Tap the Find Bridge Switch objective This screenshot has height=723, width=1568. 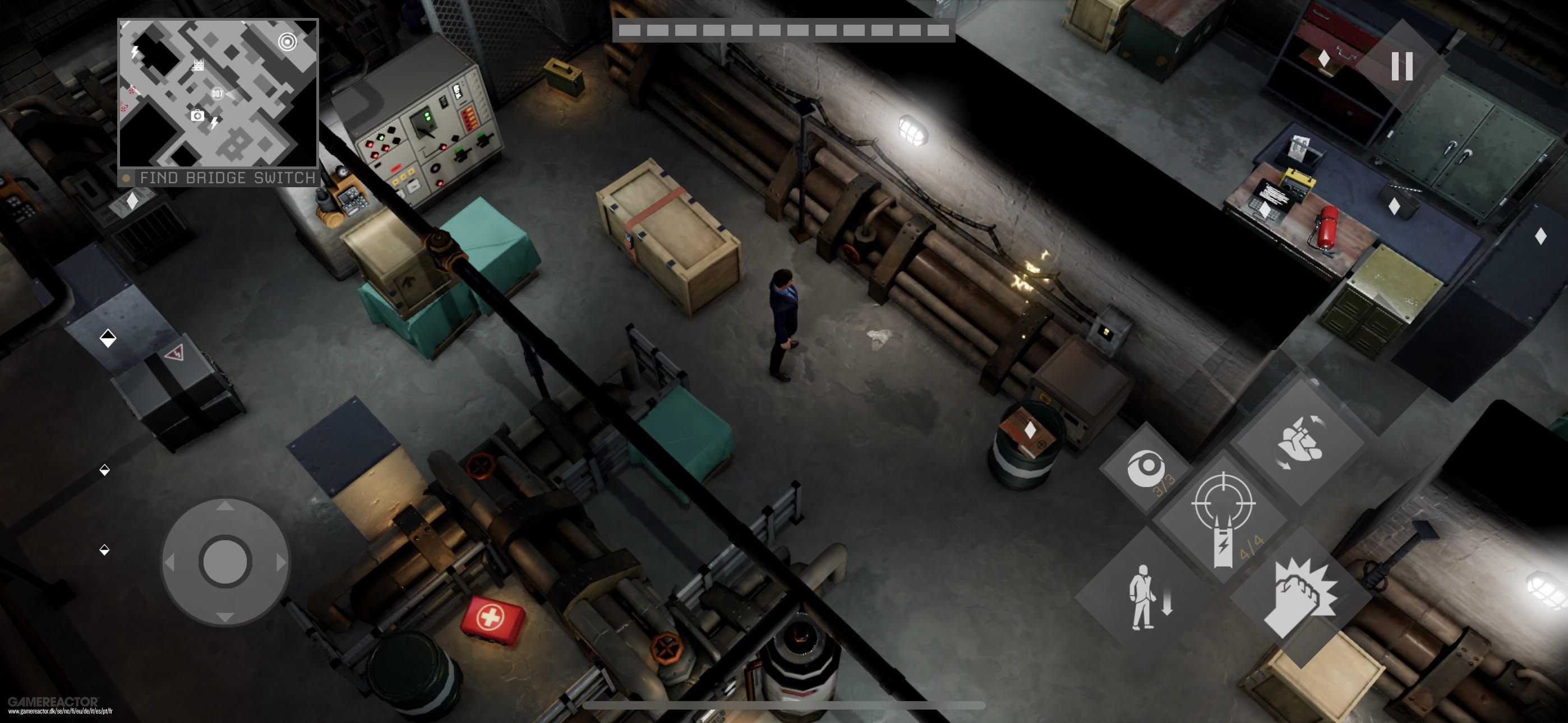click(227, 178)
